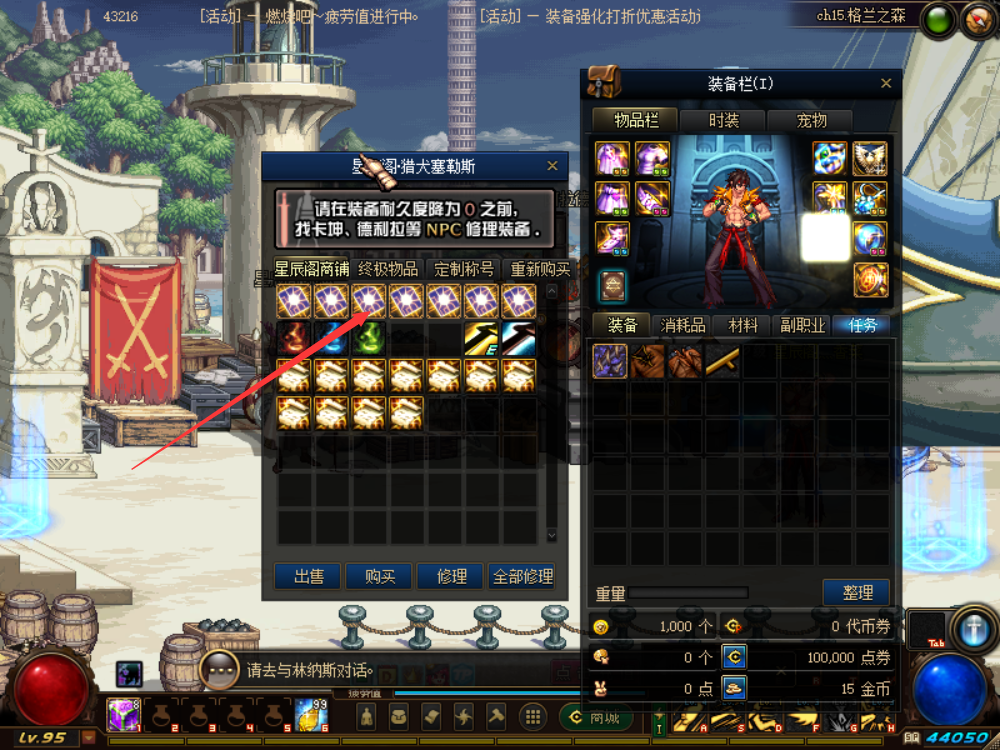Select the 任务 quest items tab

click(861, 325)
